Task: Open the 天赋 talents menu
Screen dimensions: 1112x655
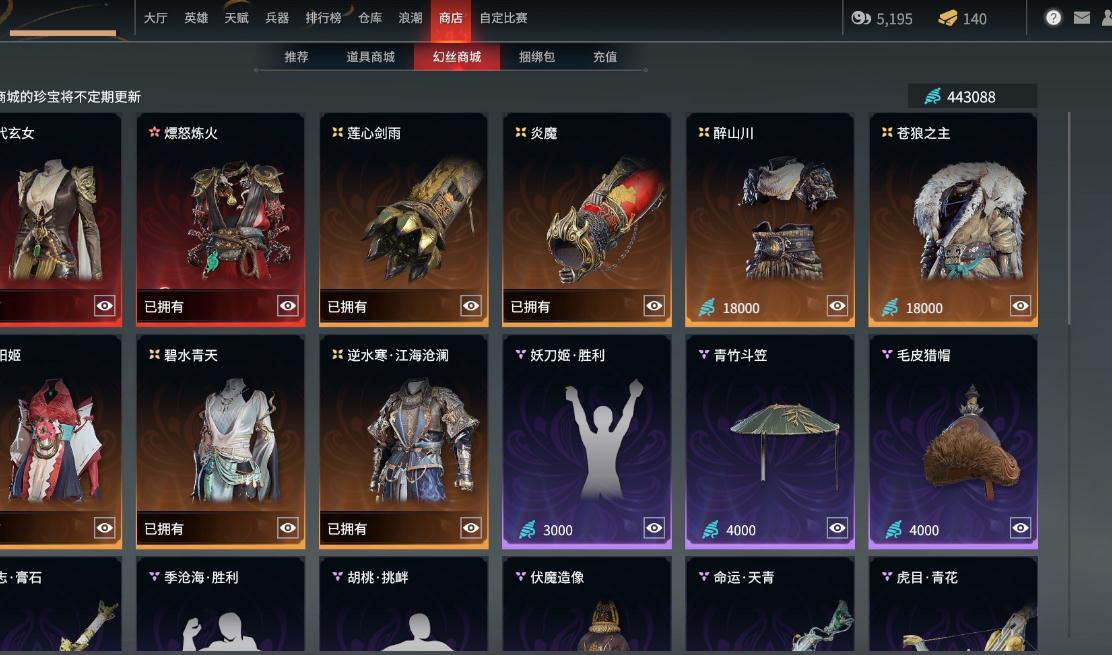Action: (x=237, y=18)
